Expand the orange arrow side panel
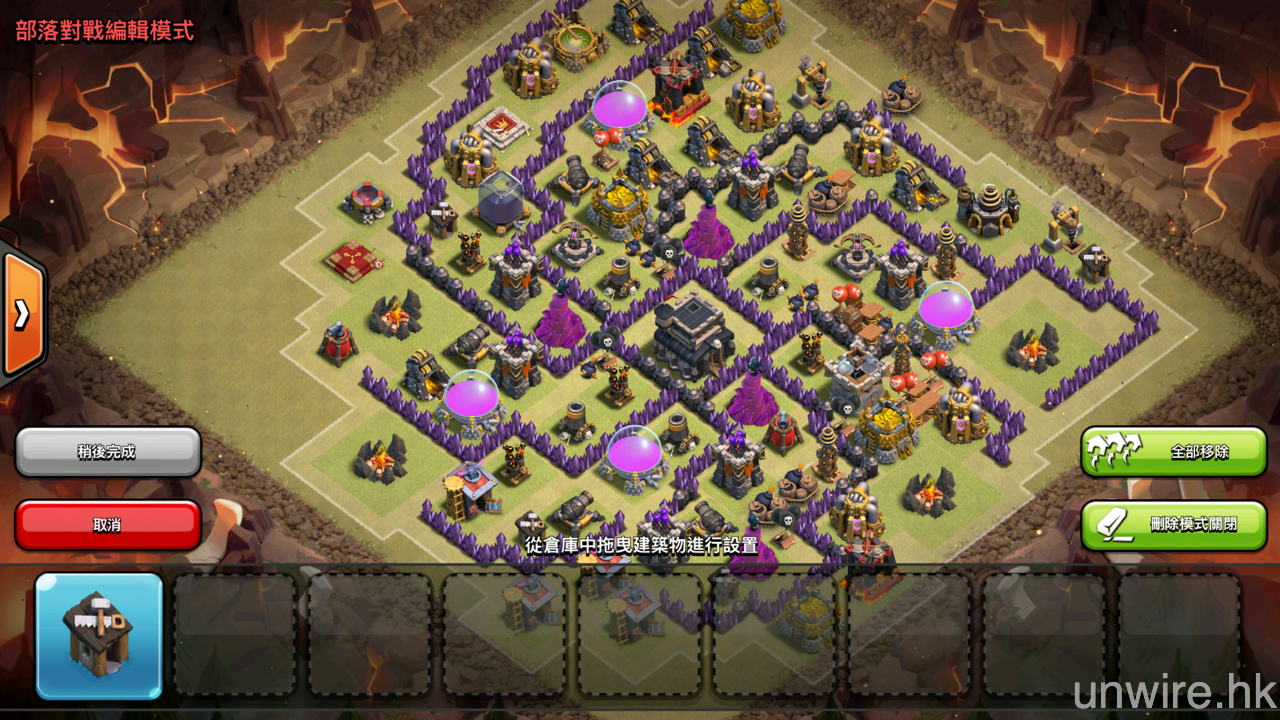This screenshot has height=720, width=1280. (x=21, y=315)
